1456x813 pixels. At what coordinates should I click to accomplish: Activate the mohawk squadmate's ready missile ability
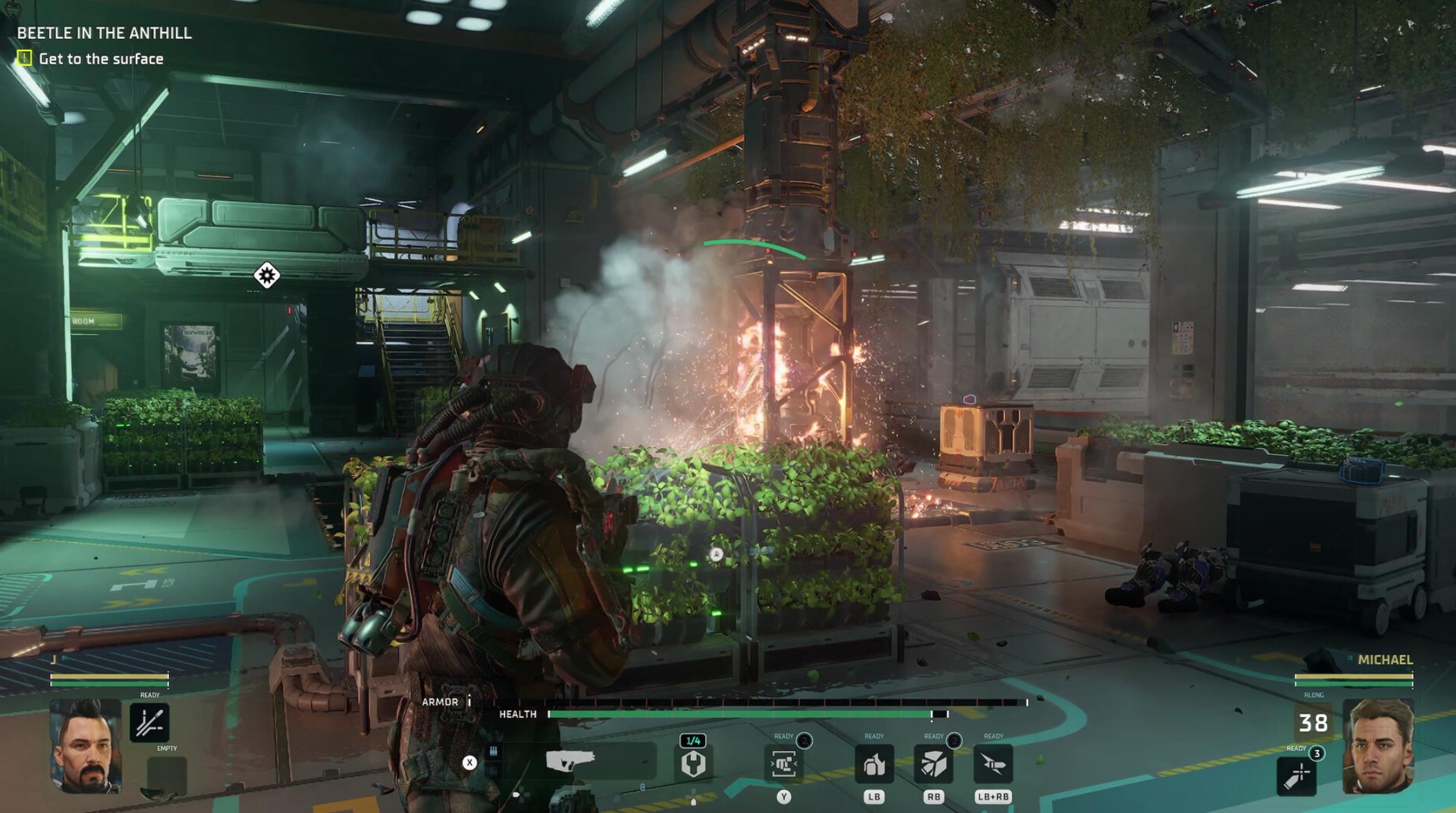coord(149,723)
